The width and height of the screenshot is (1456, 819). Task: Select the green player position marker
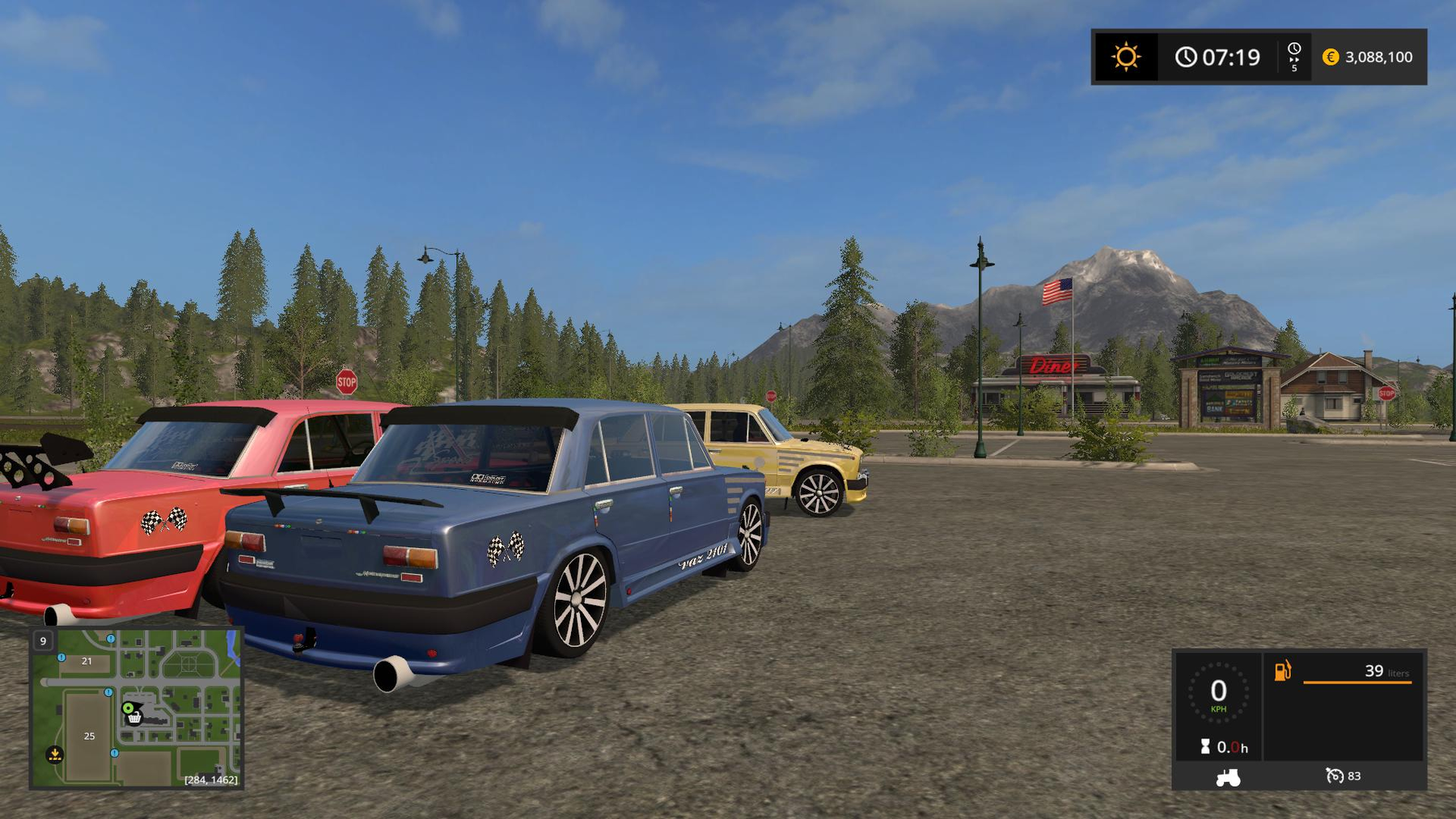point(128,708)
